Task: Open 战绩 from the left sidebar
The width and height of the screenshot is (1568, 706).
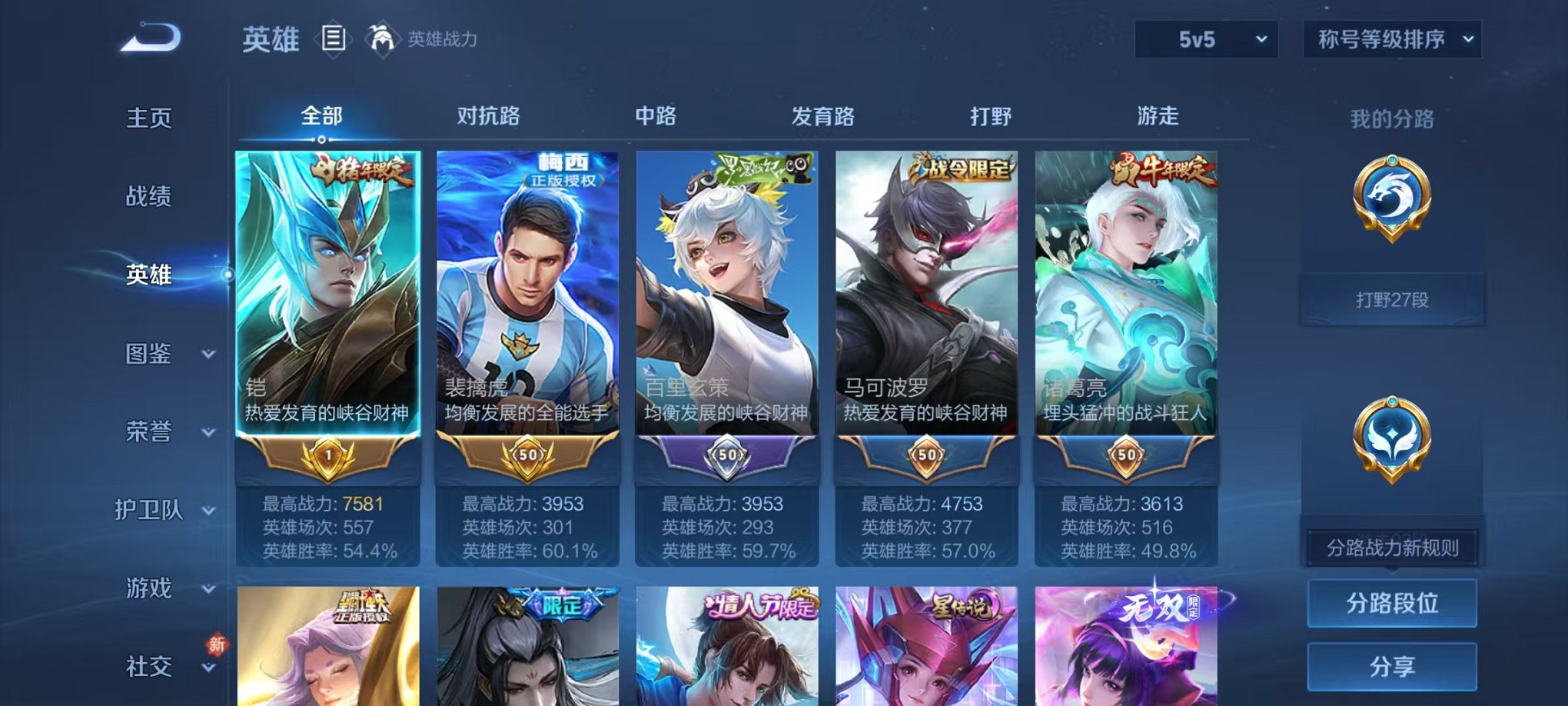Action: (x=150, y=198)
